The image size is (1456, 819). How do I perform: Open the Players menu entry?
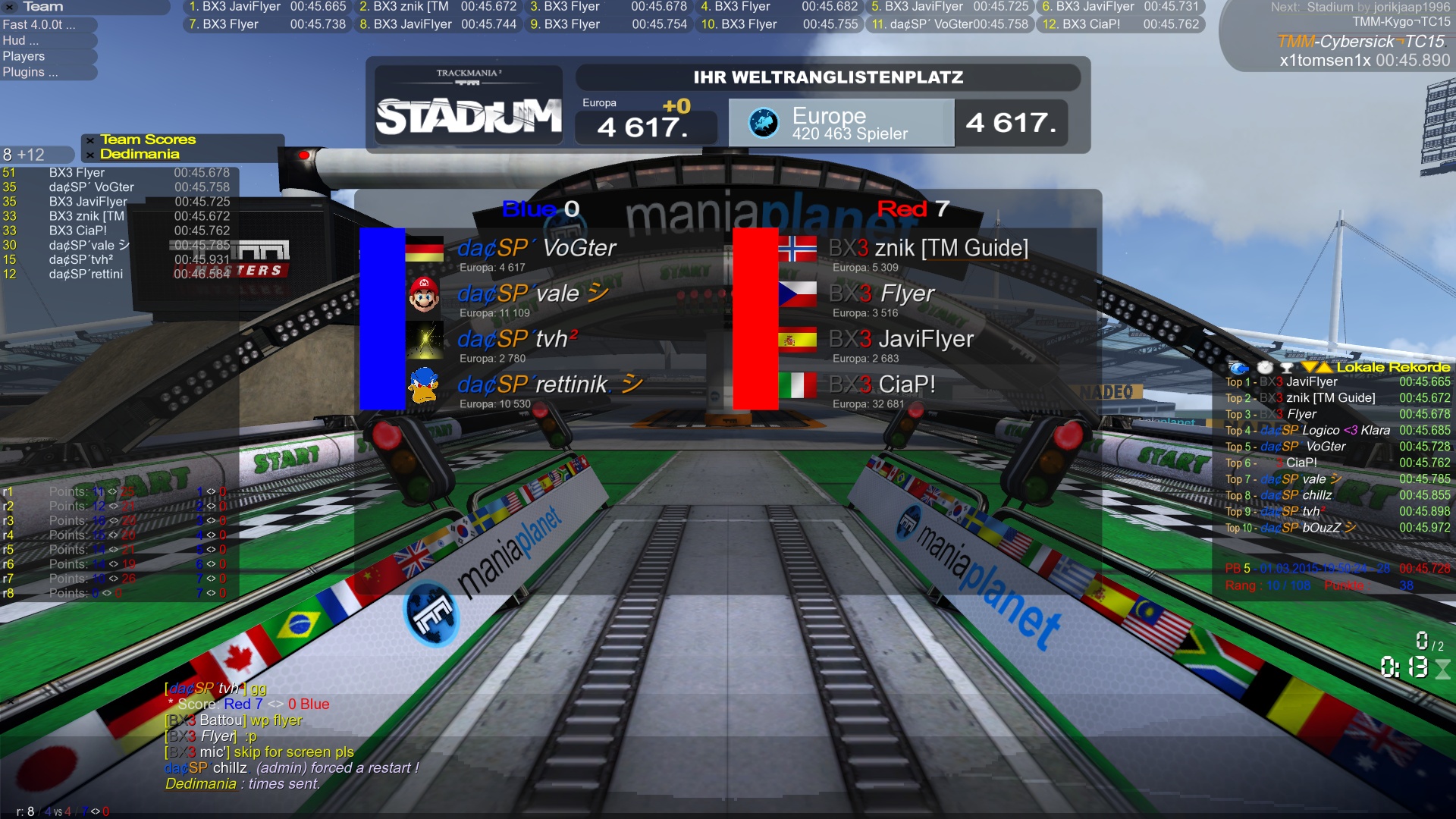(x=24, y=56)
